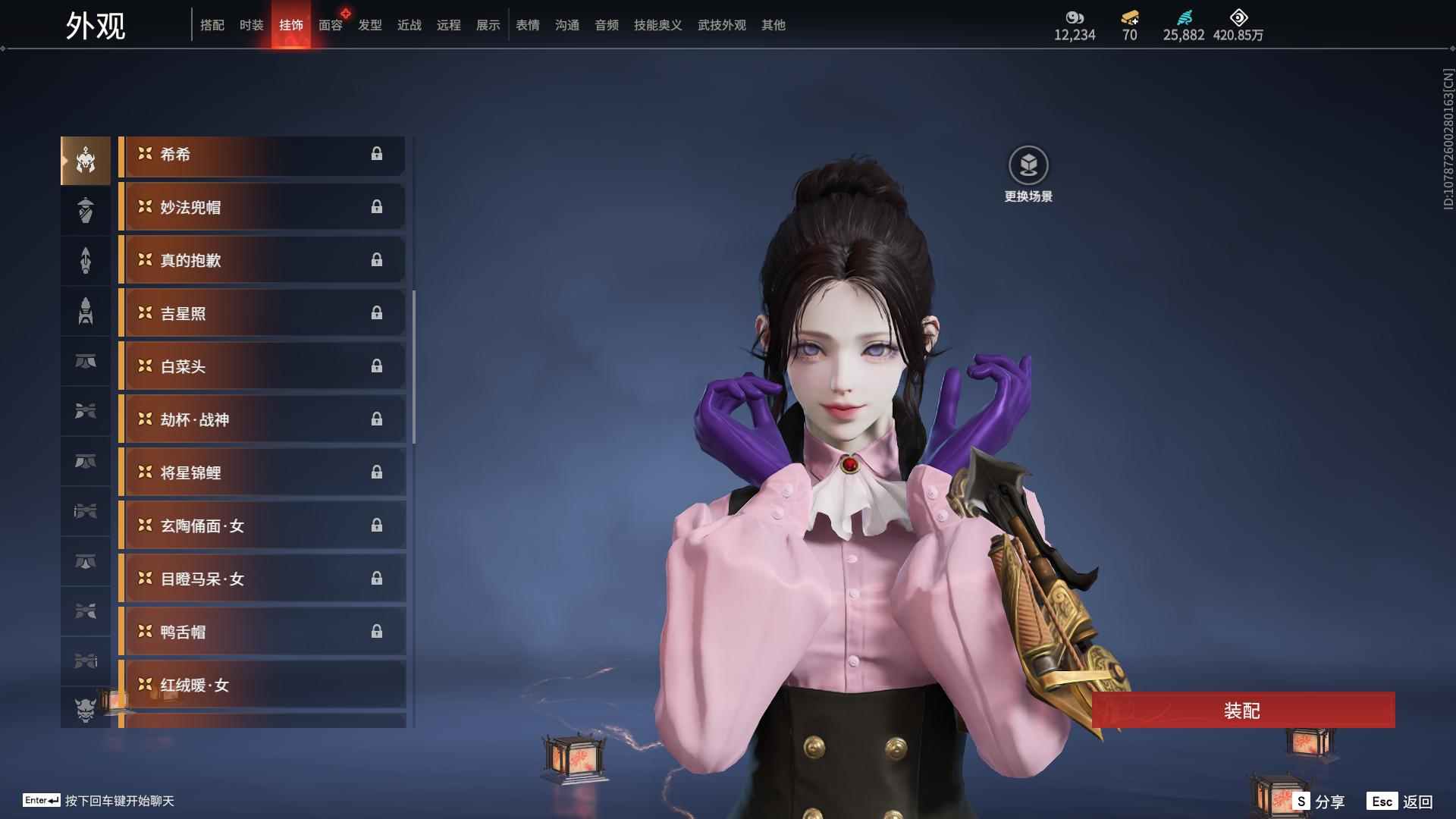1456x819 pixels.
Task: Select the jar ornament category in the sidebar
Action: pyautogui.click(x=85, y=210)
